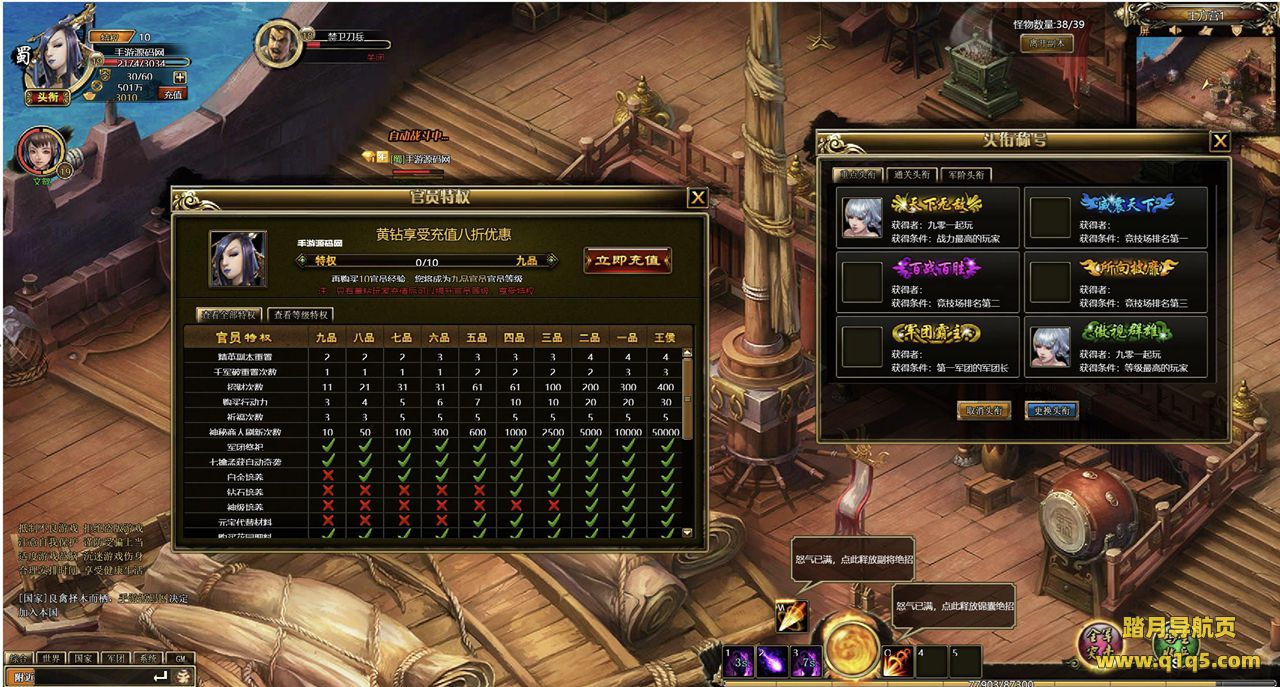Open the 军团 chat channel tab
The height and width of the screenshot is (687, 1280).
(x=116, y=659)
